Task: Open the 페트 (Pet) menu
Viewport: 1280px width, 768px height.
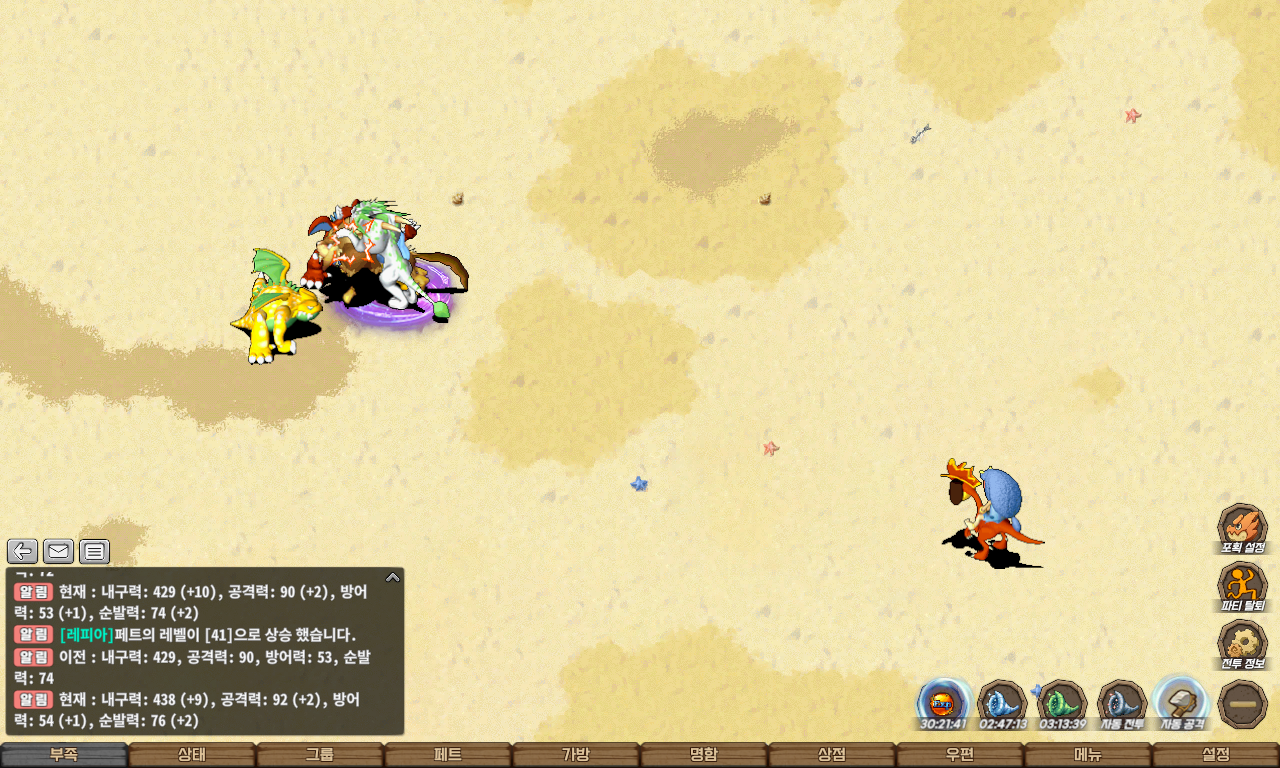Action: (x=448, y=755)
